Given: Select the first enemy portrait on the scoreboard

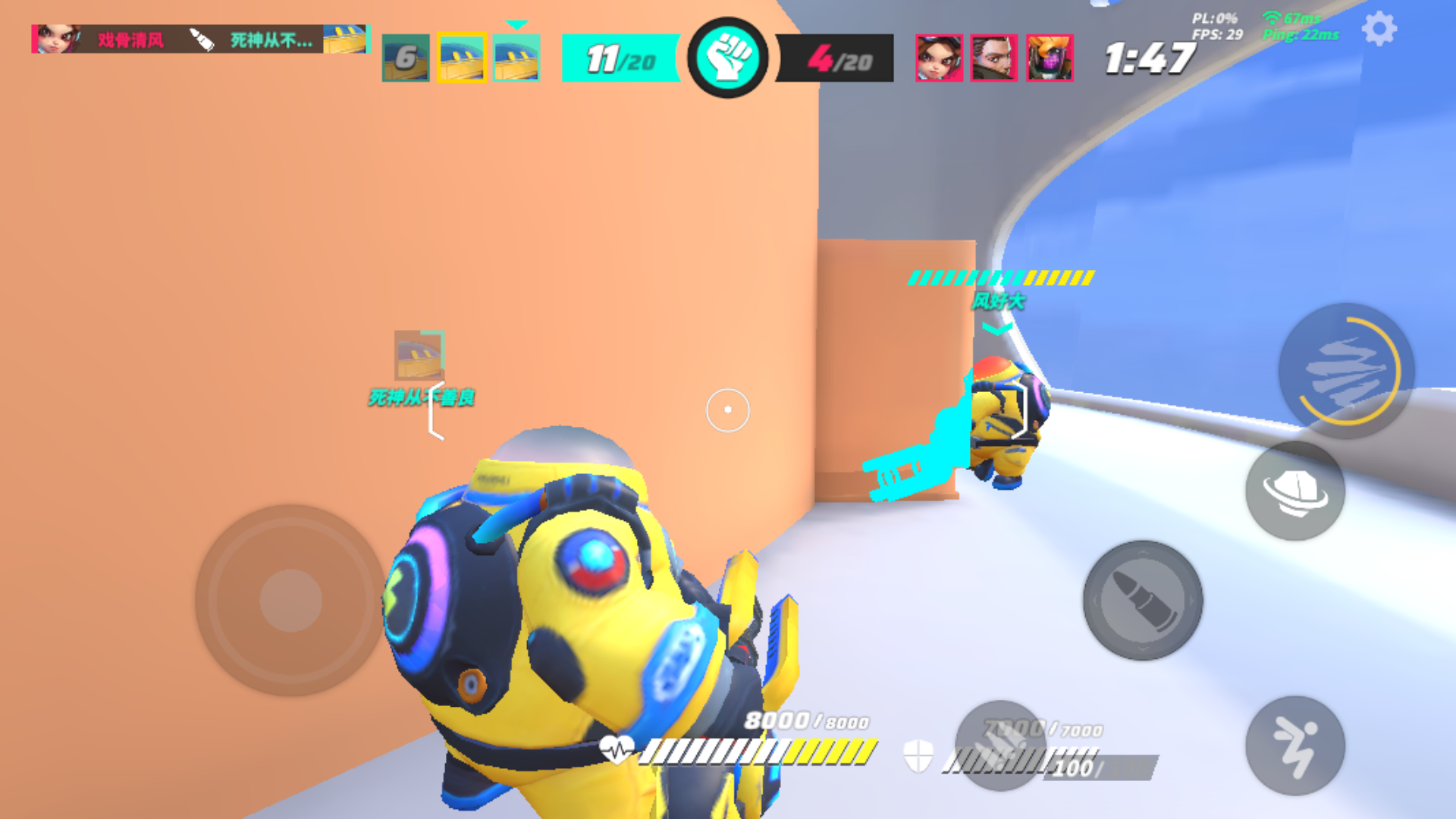Looking at the screenshot, I should 938,57.
